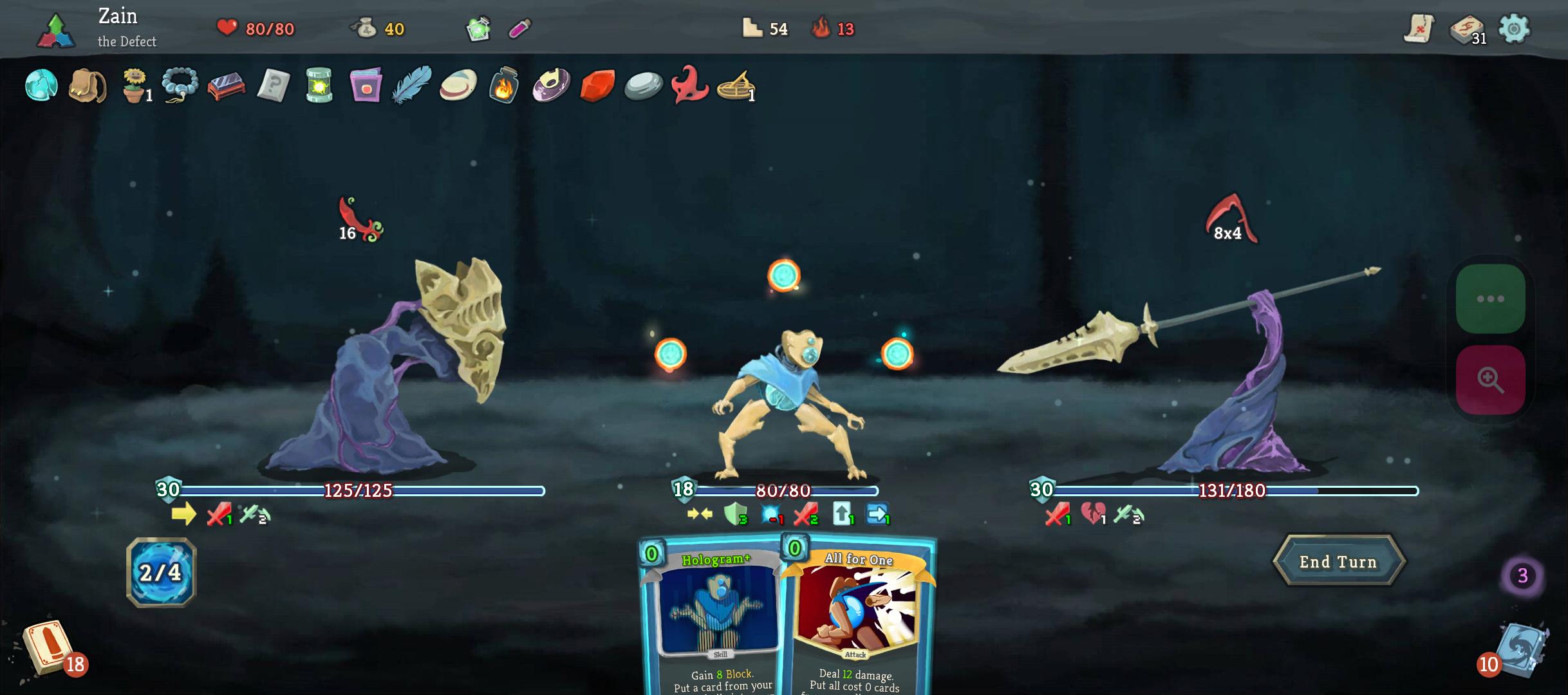Inspect the sundial relic
Image resolution: width=1568 pixels, height=695 pixels.
pyautogui.click(x=735, y=86)
